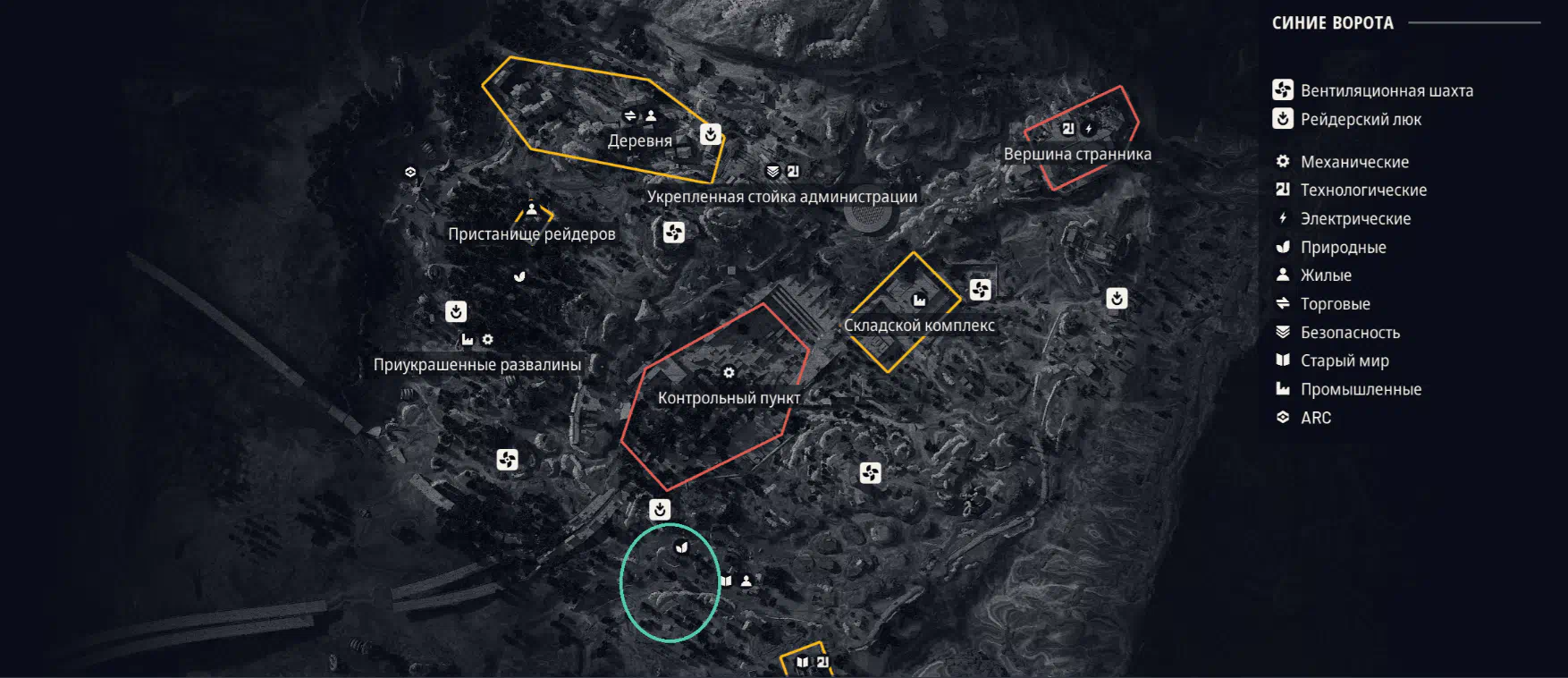Toggle the Безопасность legend filter

(1349, 333)
